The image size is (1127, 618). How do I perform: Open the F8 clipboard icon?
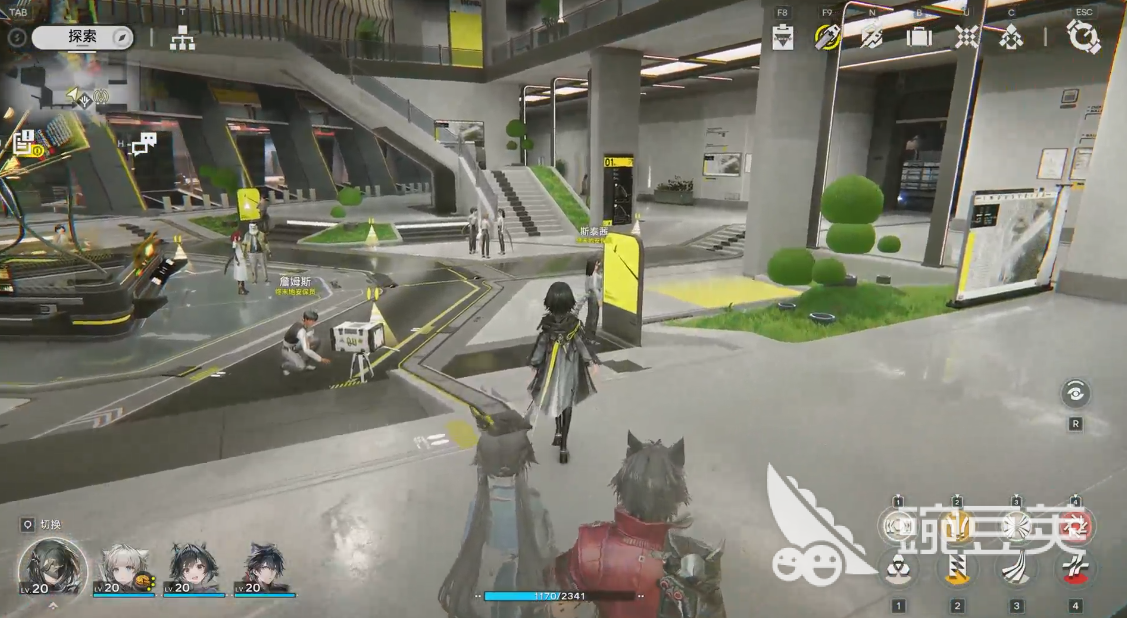784,37
